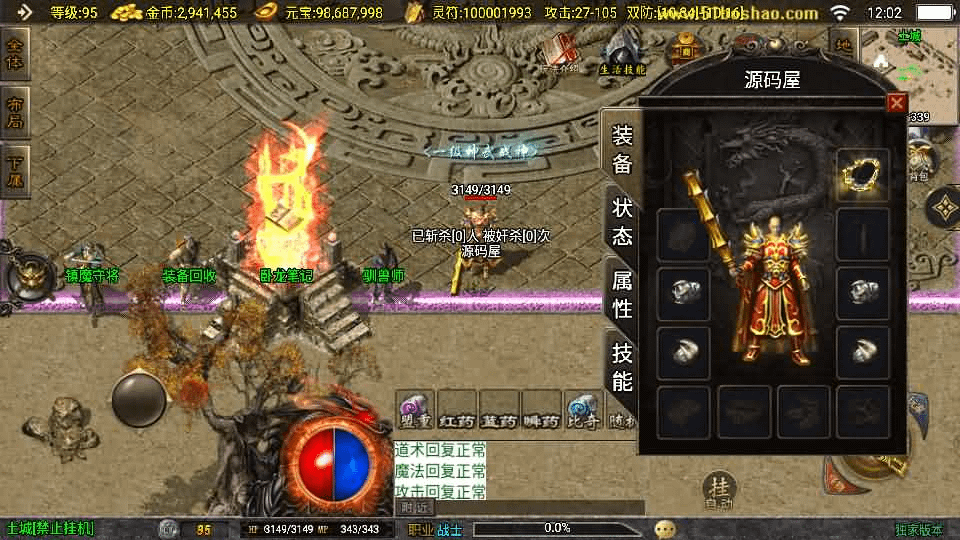Select the golden necklace equipment slot
Screen dimensions: 960x540
862,176
